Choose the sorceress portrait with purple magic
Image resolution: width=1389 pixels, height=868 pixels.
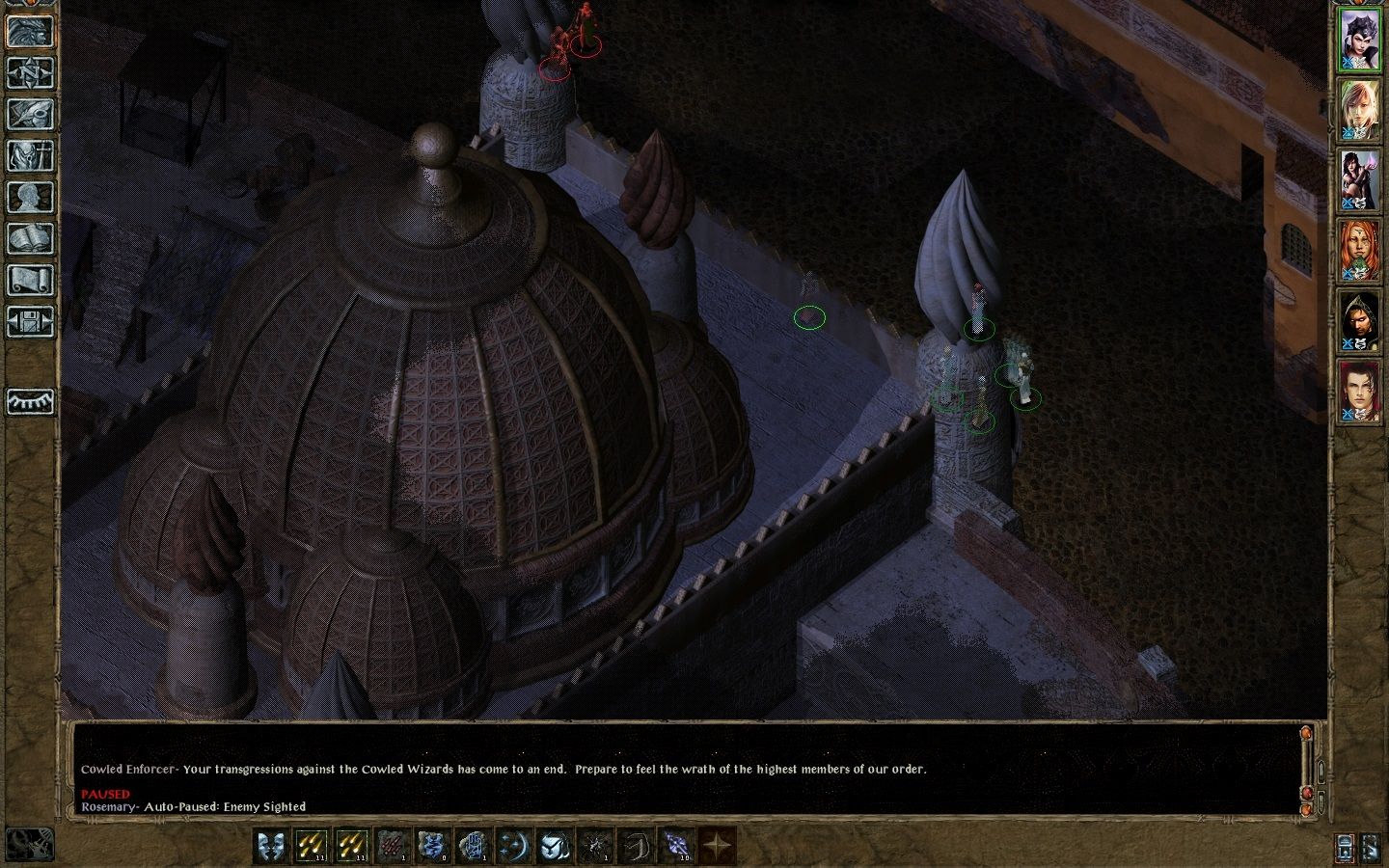(x=1359, y=180)
